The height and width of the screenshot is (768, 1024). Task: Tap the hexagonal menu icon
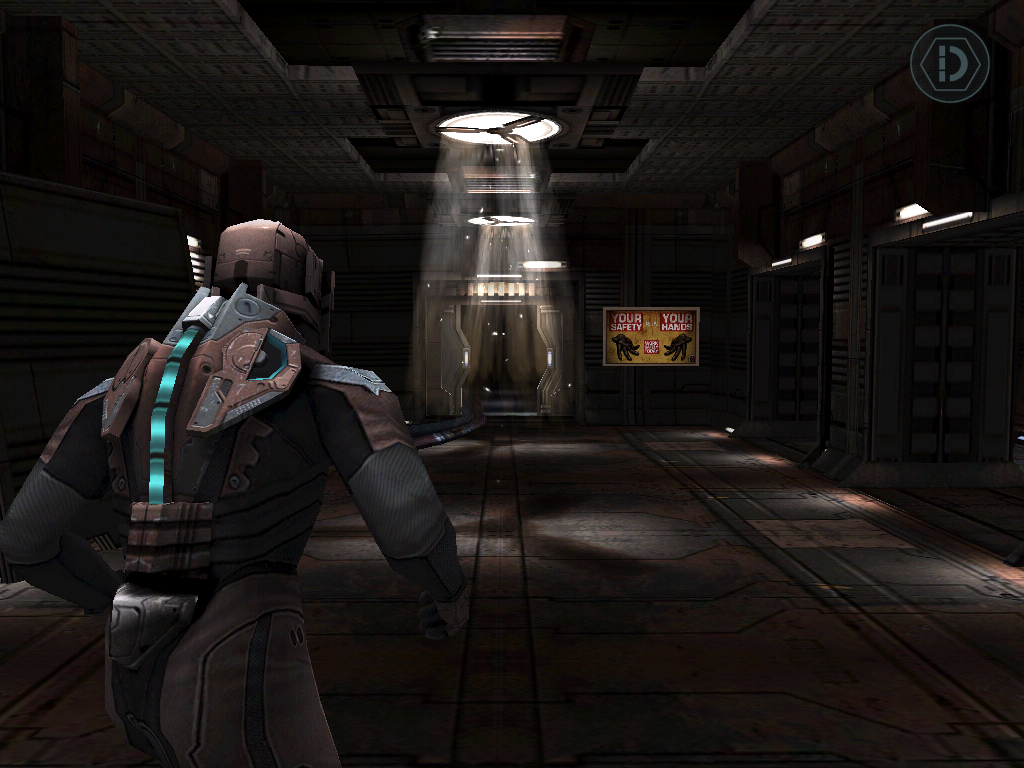tap(949, 63)
